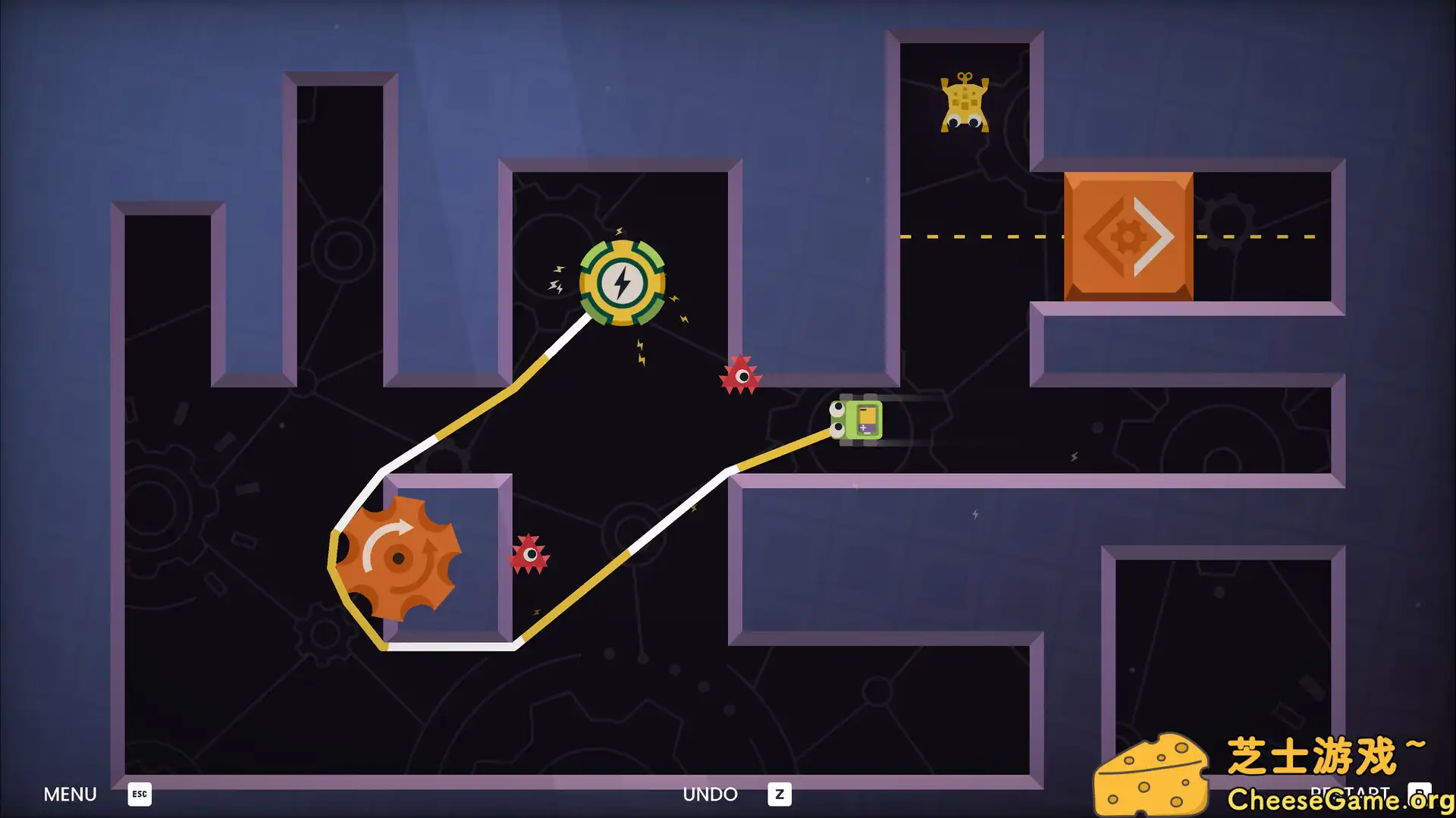Click the chevron arrow on the orange block
The width and height of the screenshot is (1456, 818).
(1155, 235)
